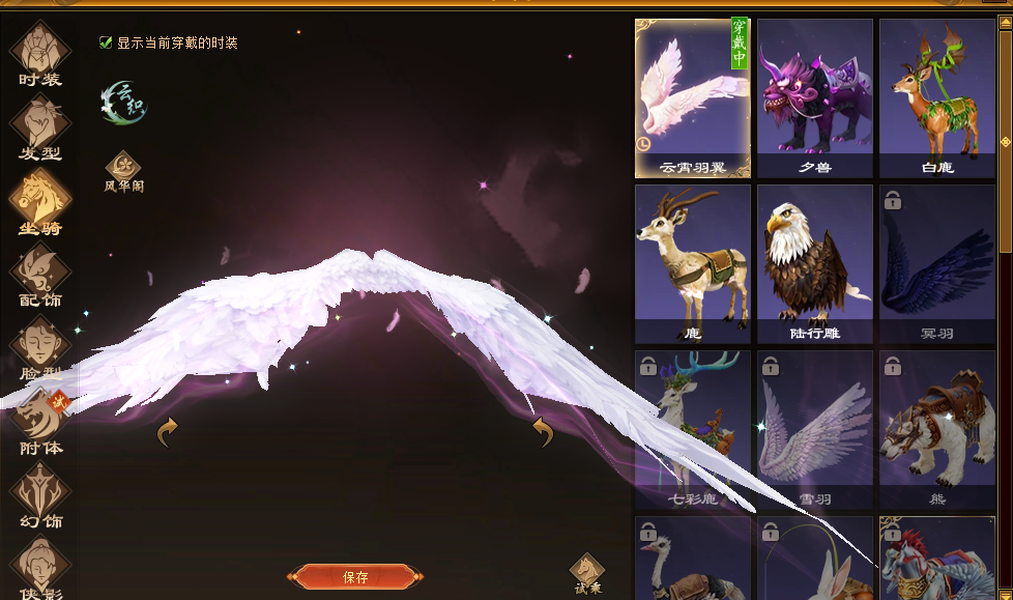Image resolution: width=1013 pixels, height=600 pixels.
Task: Open the 发型 hairstyle tab
Action: point(40,126)
